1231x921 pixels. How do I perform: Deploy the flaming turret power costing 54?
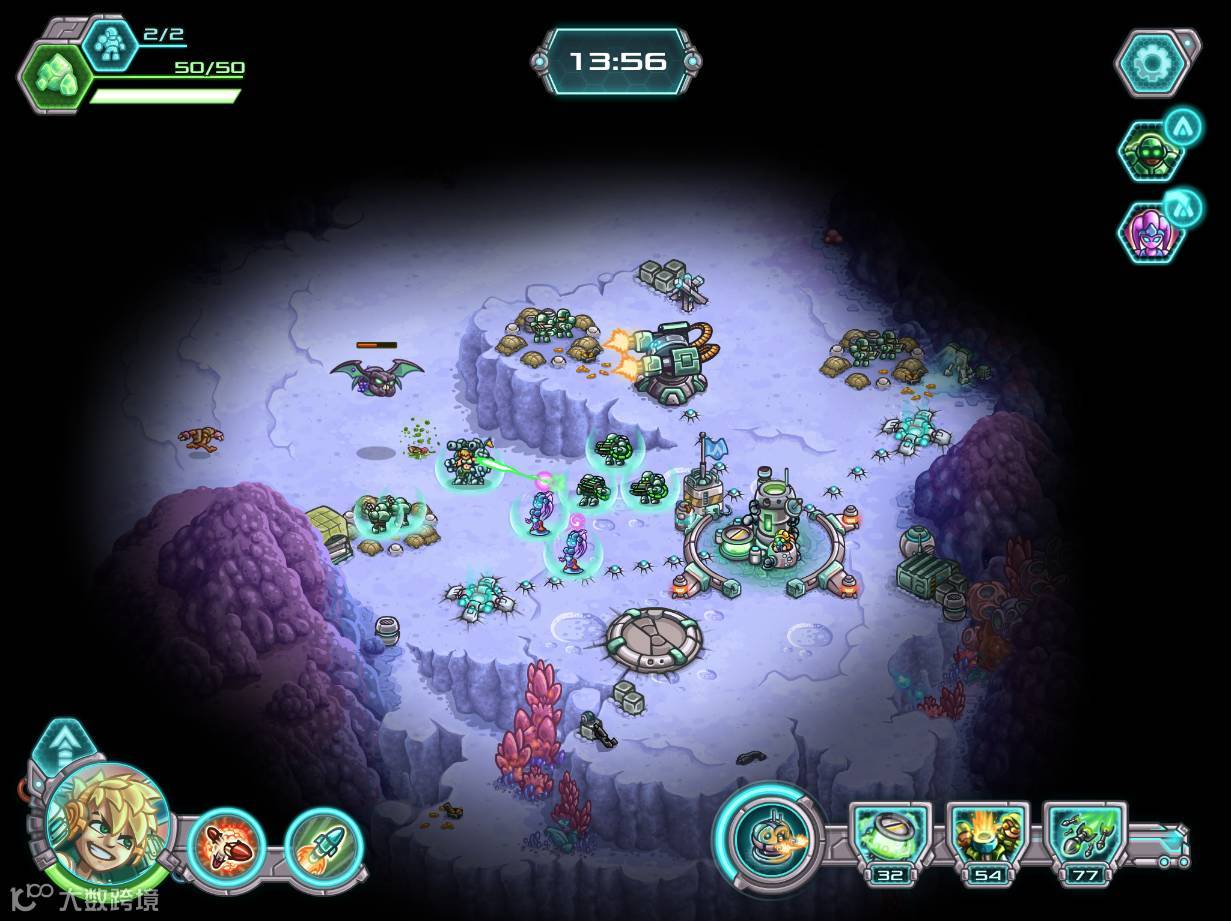[987, 836]
